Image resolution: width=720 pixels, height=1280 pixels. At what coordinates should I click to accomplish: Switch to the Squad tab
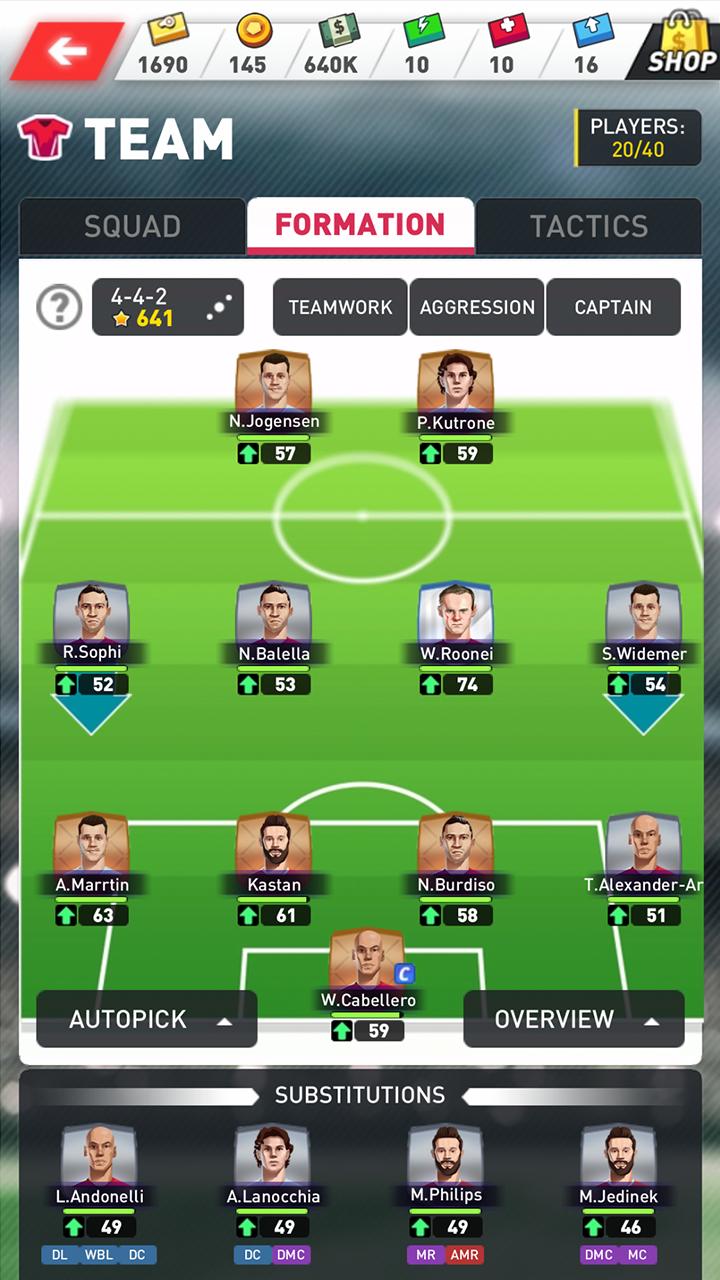pyautogui.click(x=132, y=226)
